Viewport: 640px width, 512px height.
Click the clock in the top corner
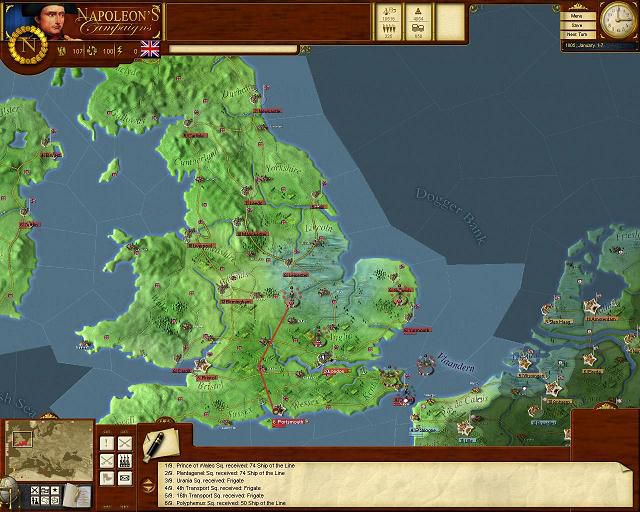coord(616,18)
